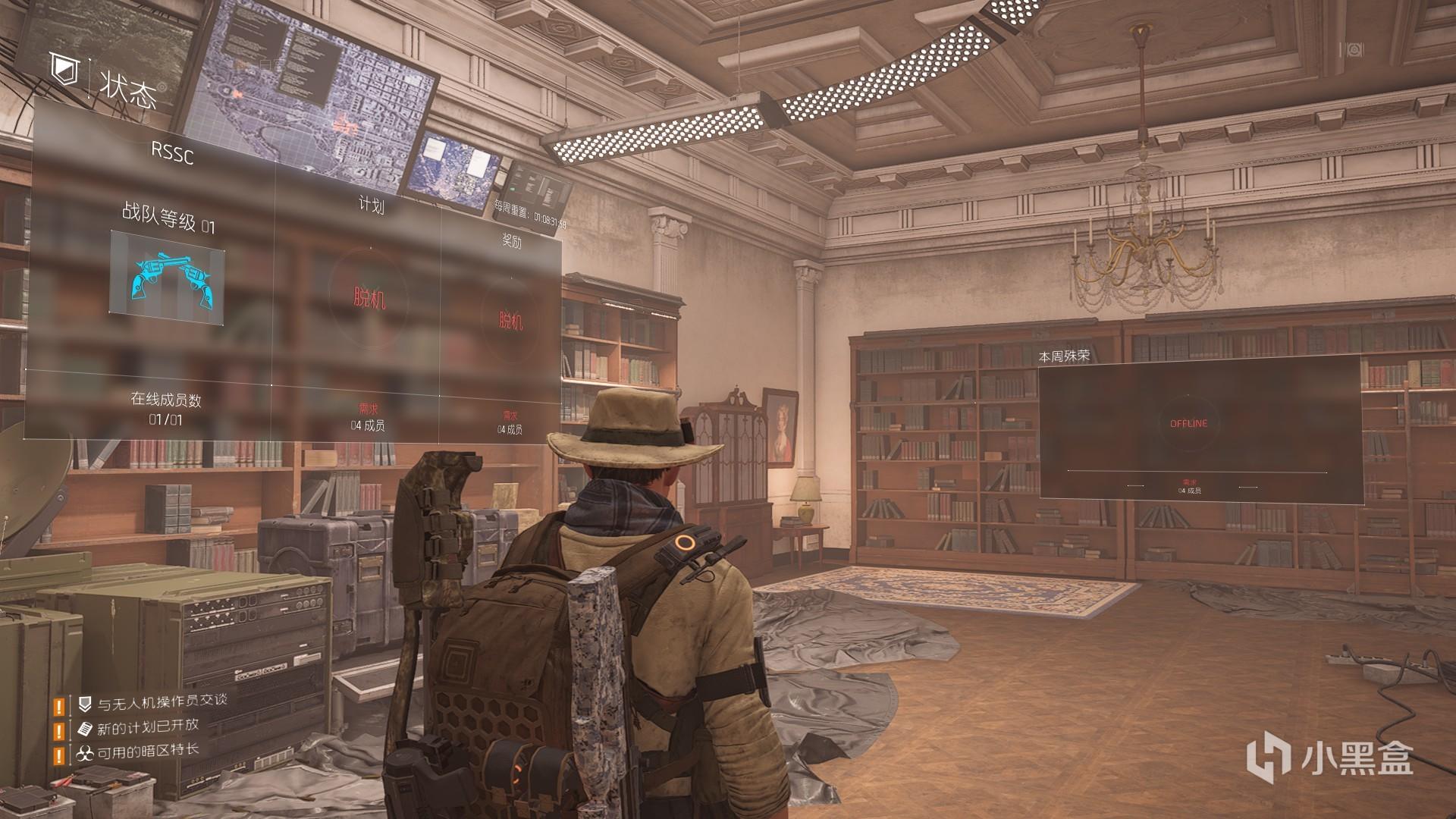
Task: Select the 新的计划已开放 notification
Action: [148, 728]
